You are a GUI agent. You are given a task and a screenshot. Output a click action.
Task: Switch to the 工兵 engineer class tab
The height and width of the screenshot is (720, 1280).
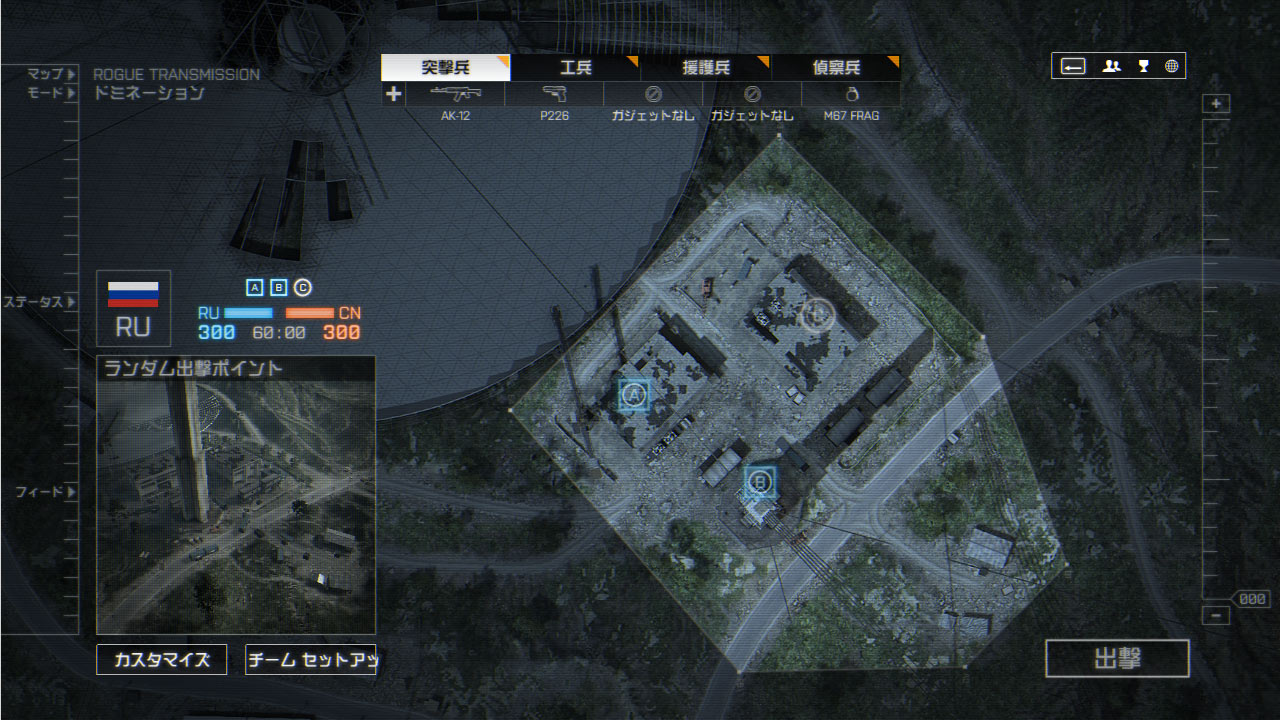pyautogui.click(x=575, y=68)
